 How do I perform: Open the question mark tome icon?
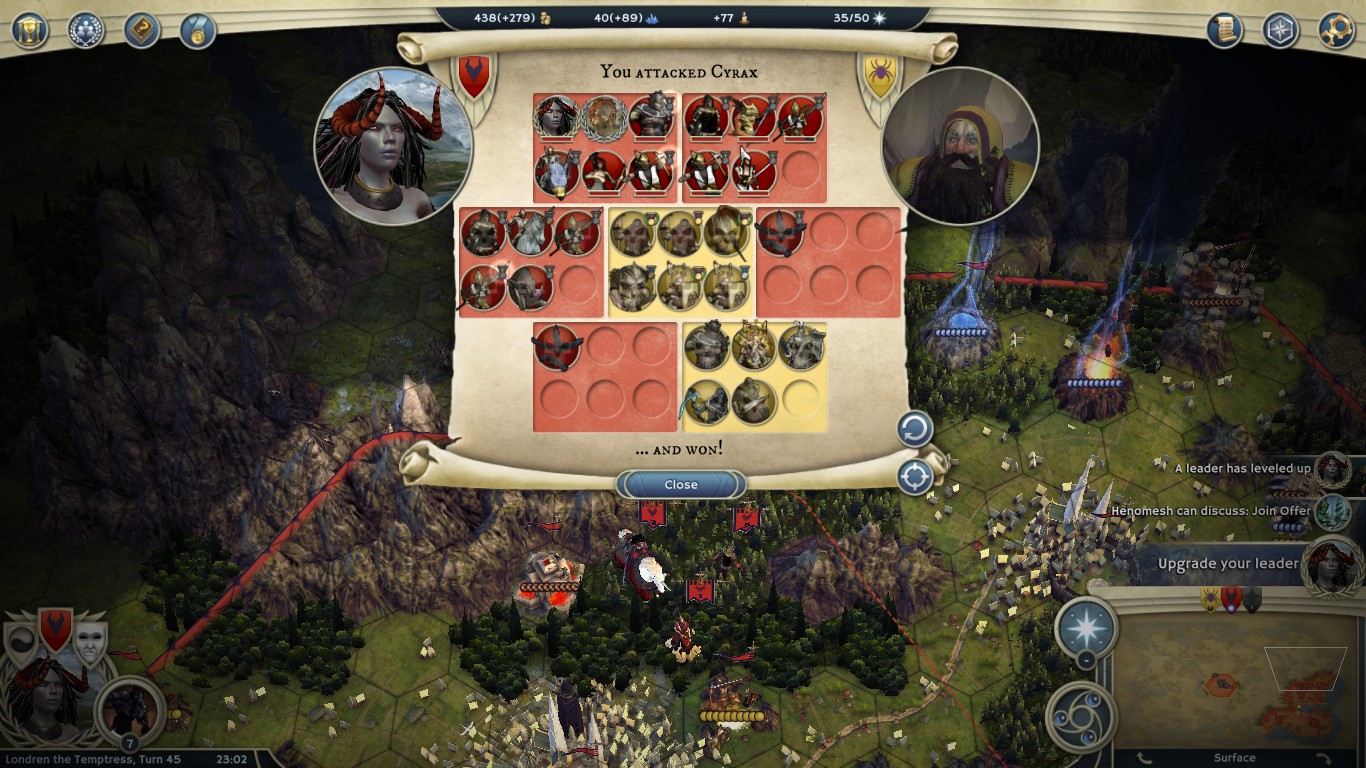click(142, 30)
